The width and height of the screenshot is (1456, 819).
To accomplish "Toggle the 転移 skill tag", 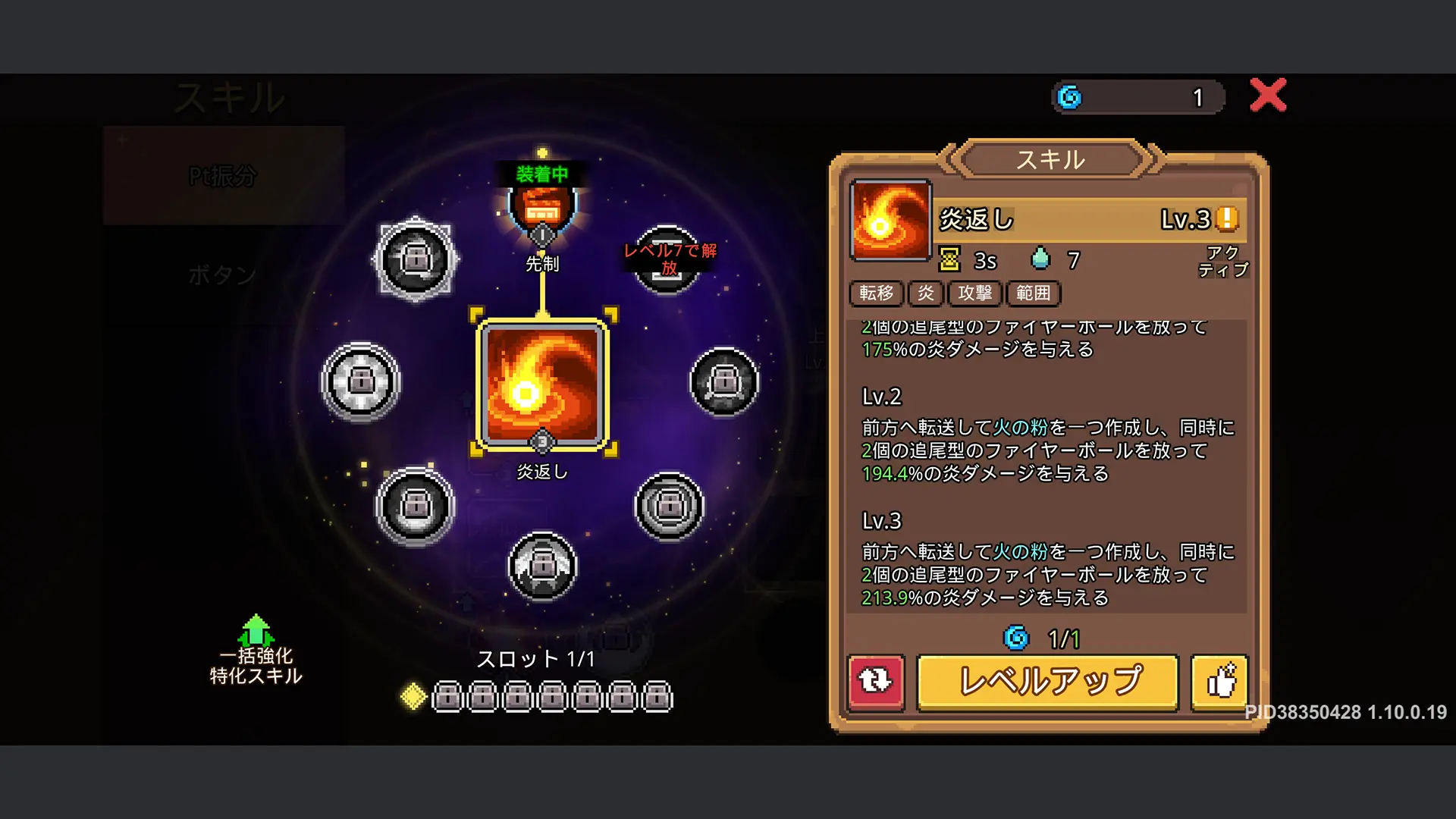I will [877, 294].
